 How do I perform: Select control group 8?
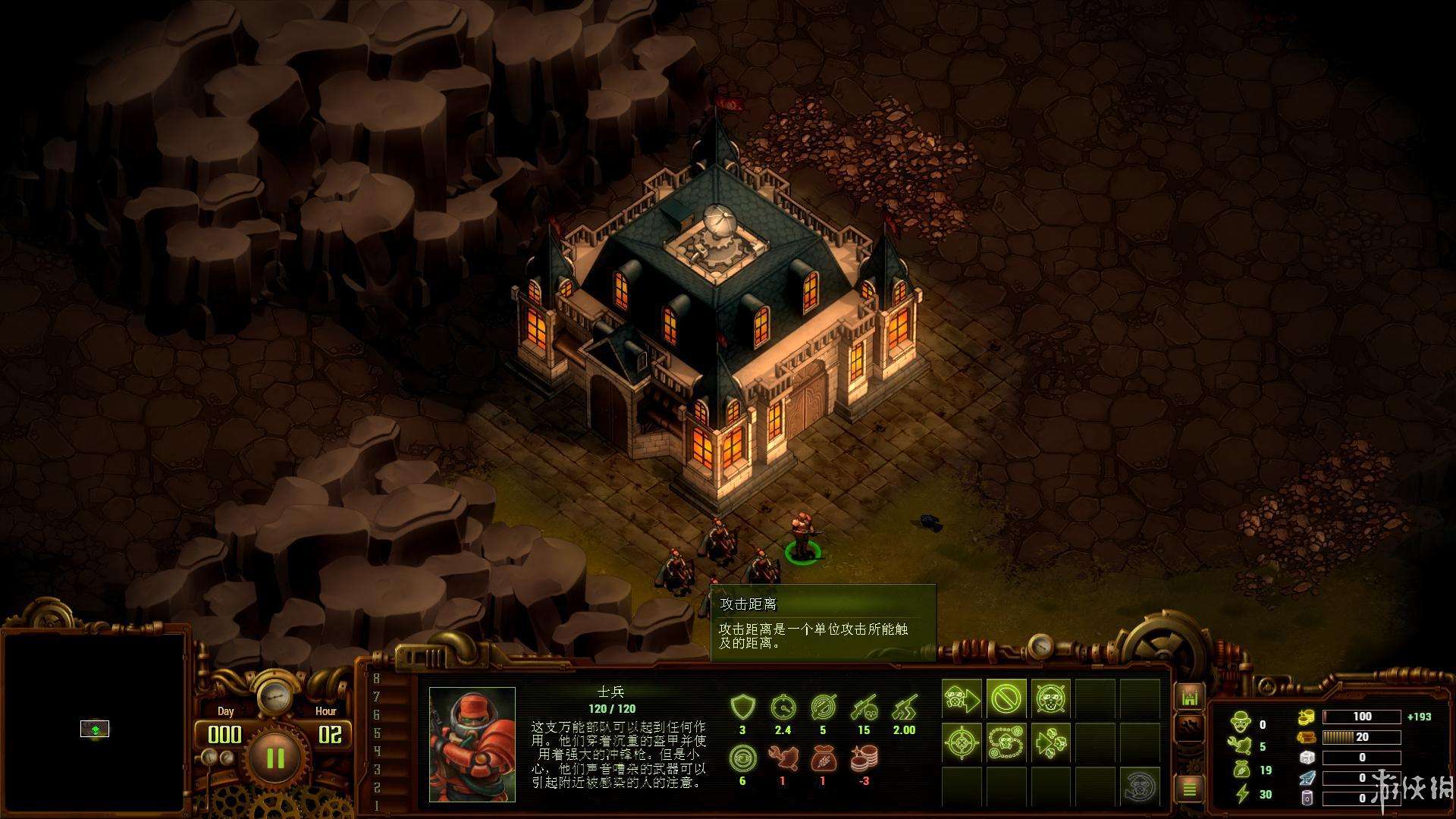[x=376, y=679]
